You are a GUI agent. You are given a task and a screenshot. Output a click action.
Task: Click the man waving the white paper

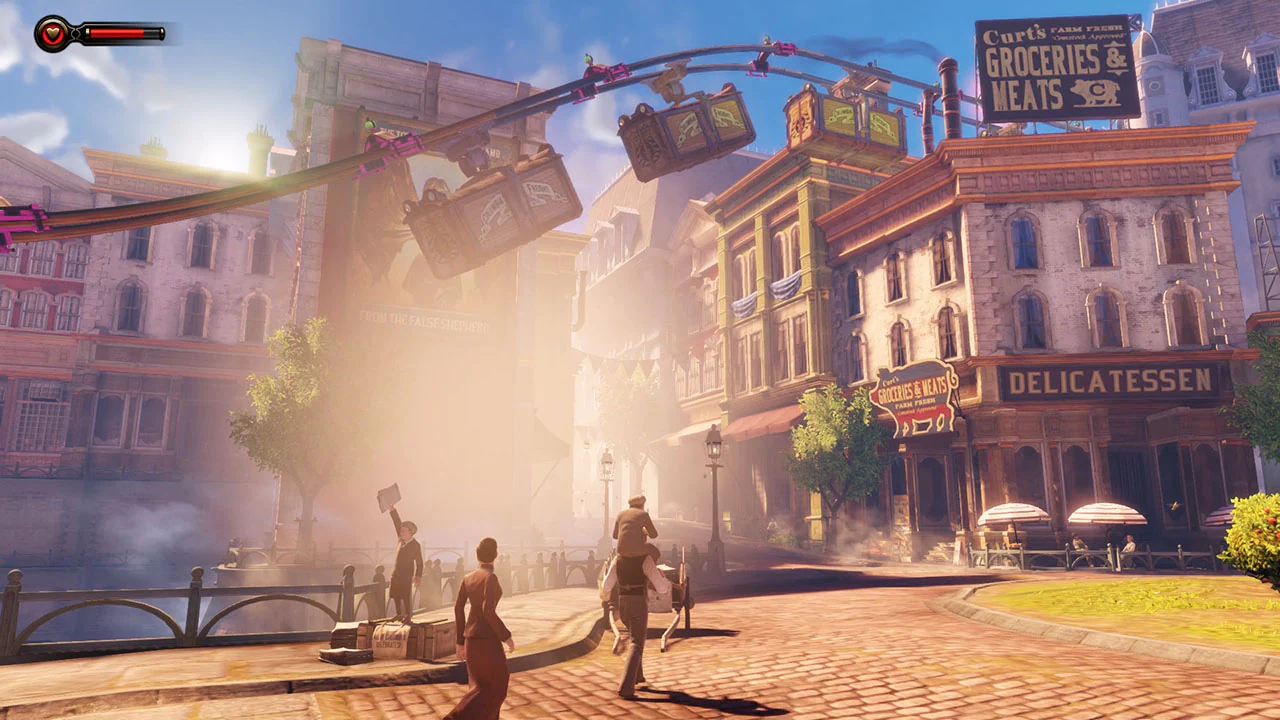click(x=405, y=545)
